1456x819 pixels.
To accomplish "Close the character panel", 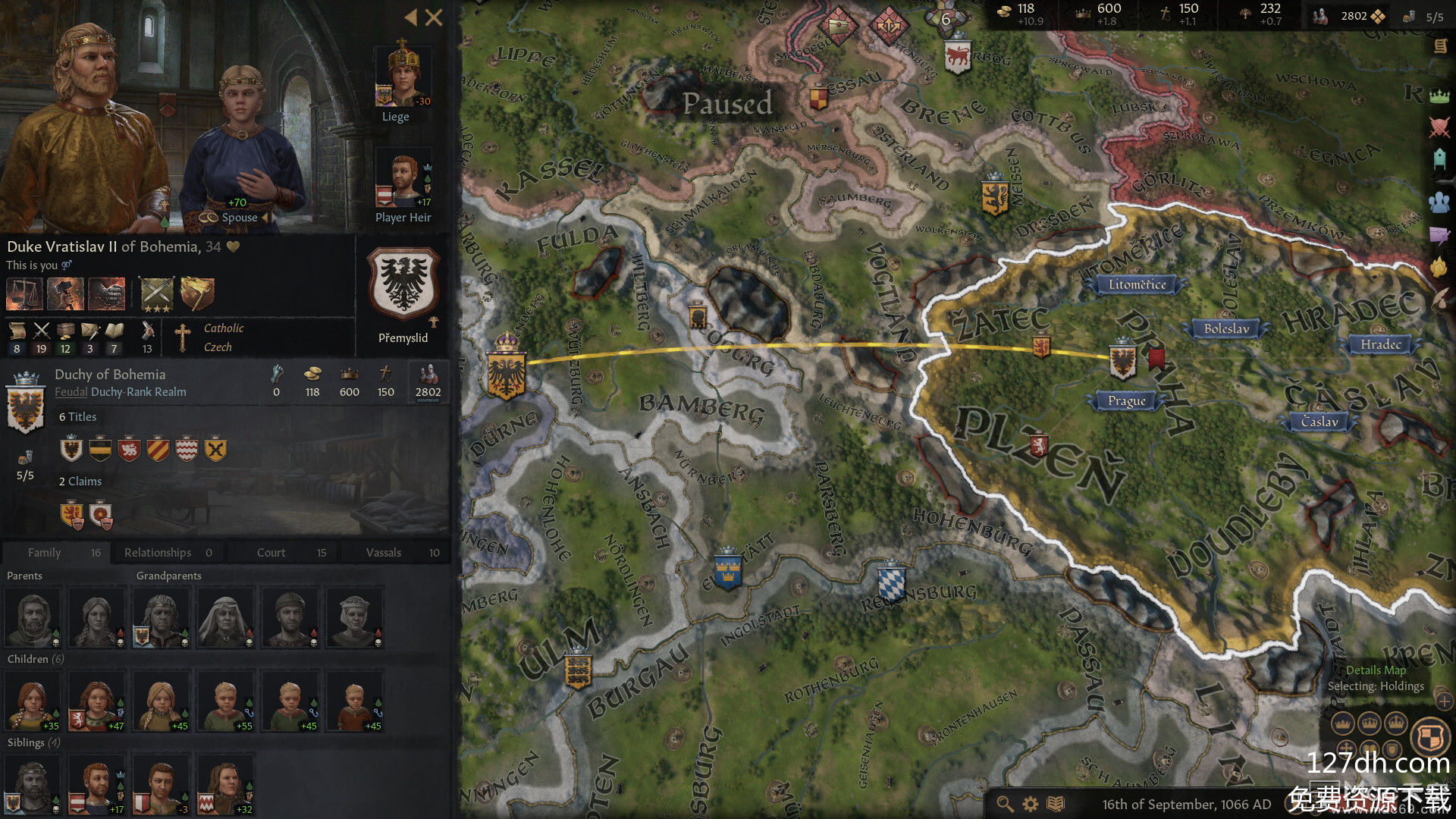I will click(x=434, y=17).
